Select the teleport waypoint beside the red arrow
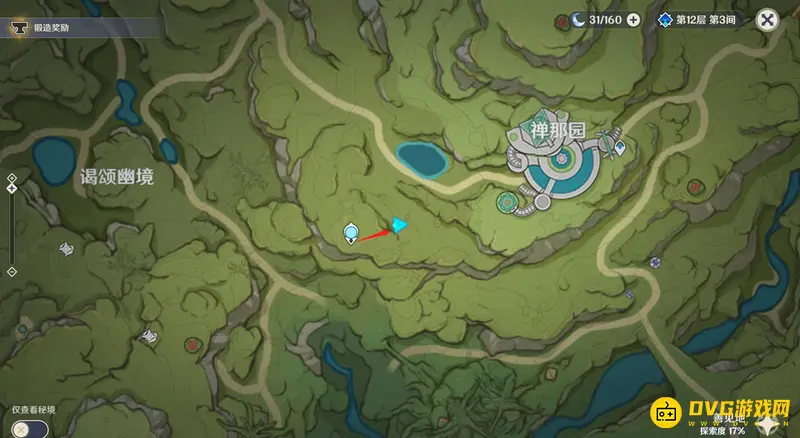 351,234
